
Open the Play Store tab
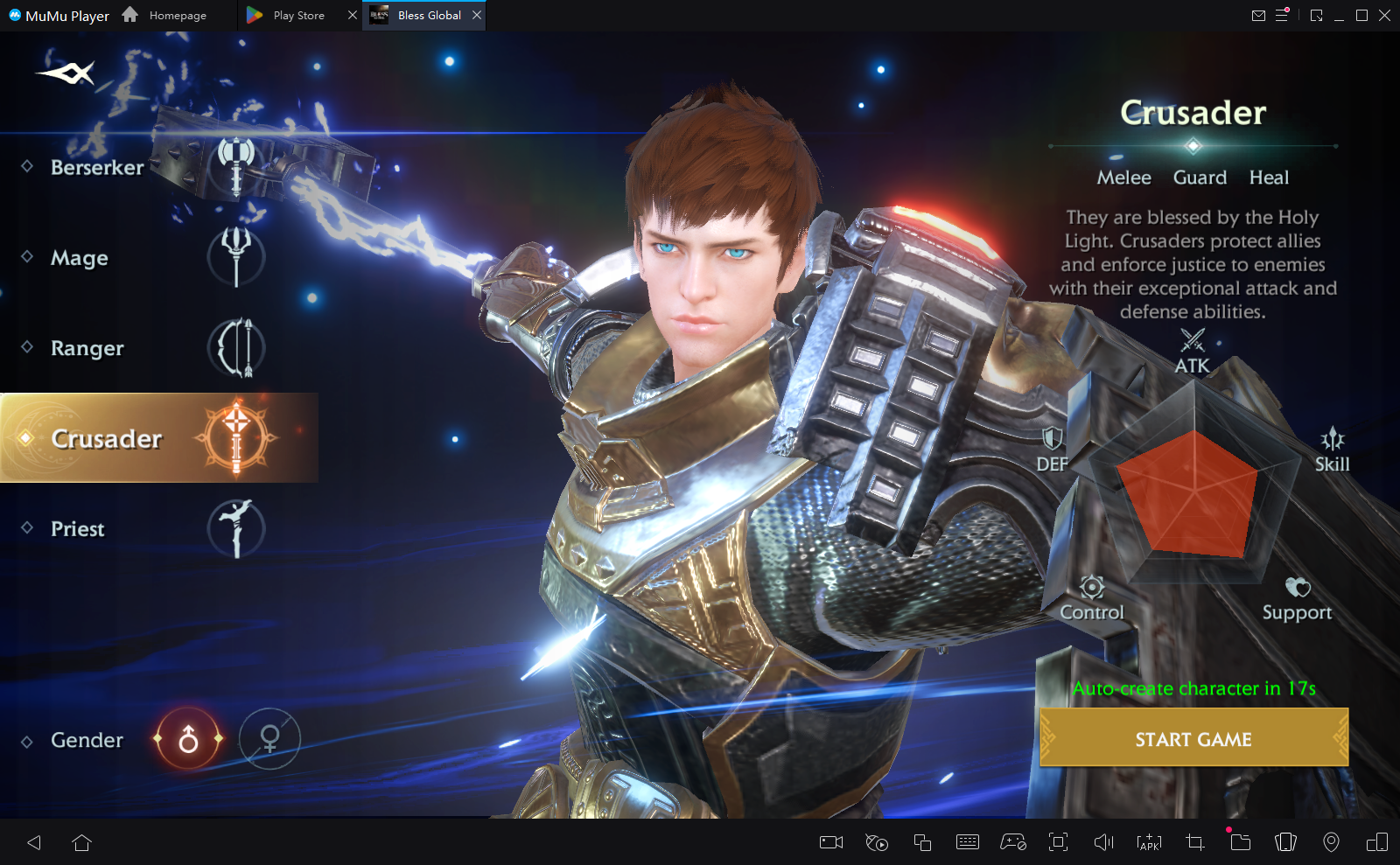[x=297, y=16]
